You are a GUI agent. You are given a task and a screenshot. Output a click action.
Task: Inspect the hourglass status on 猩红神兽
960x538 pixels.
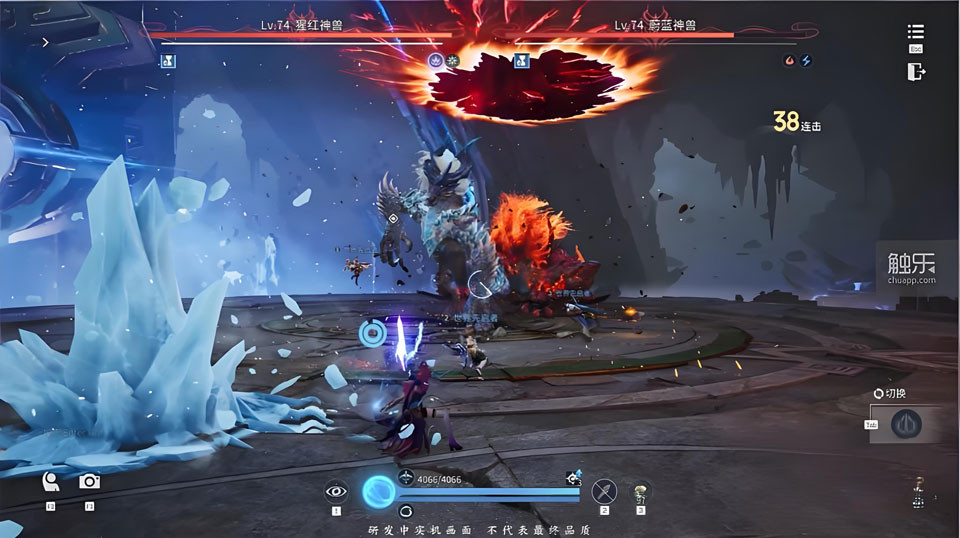pos(169,61)
